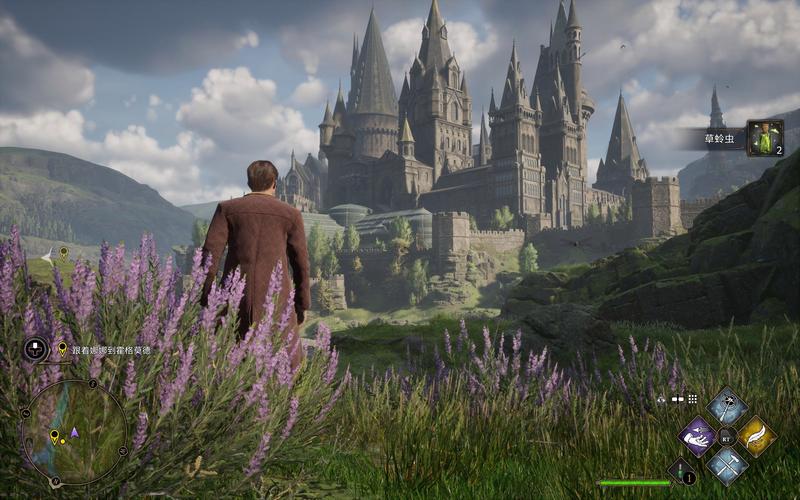Use the bottom blue hammer spell slot

727,466
